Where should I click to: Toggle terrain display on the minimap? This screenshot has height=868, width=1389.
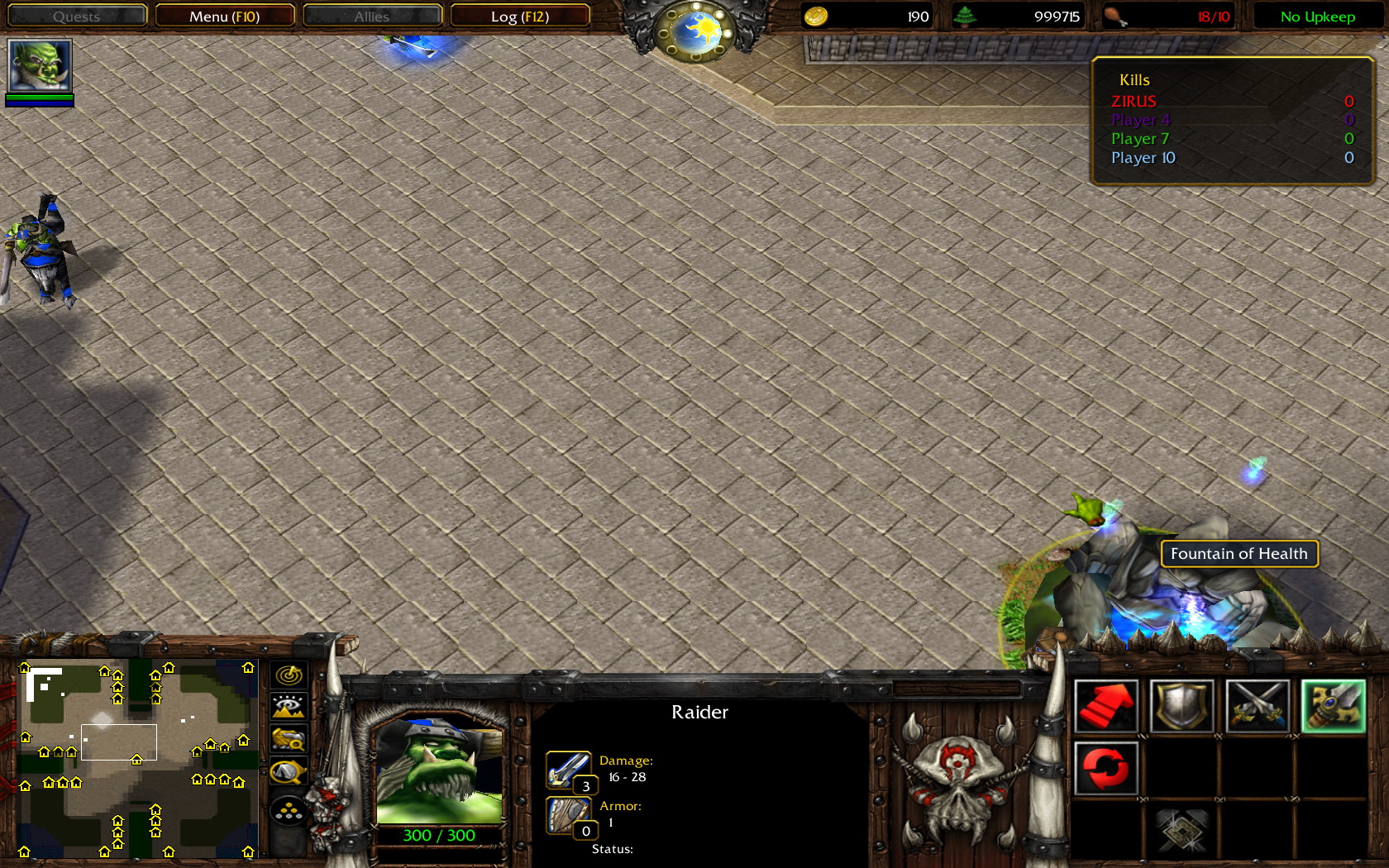click(x=287, y=707)
